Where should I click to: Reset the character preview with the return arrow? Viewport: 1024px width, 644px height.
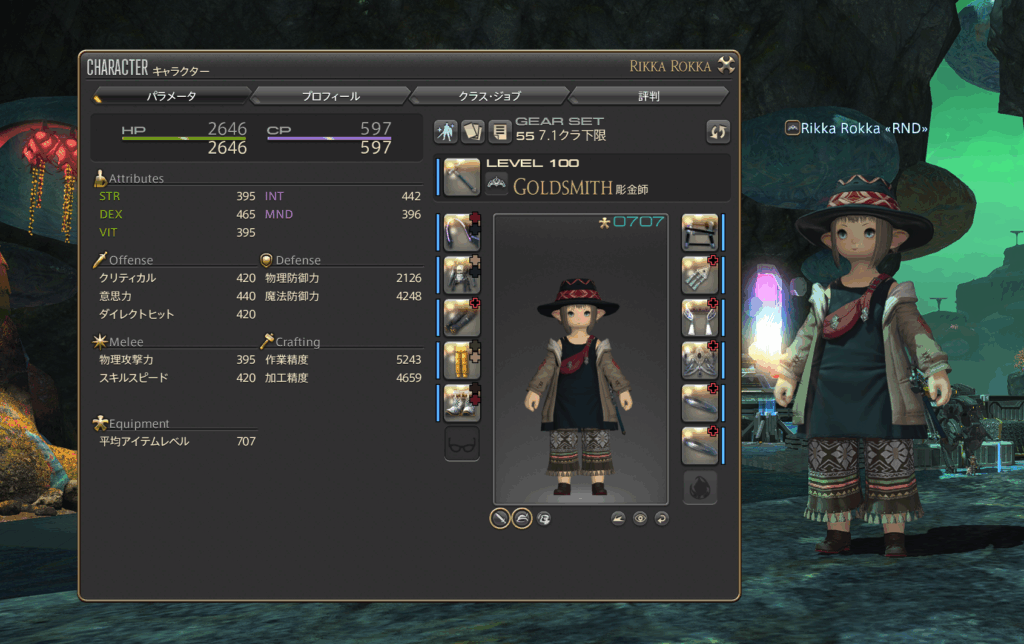[x=661, y=518]
